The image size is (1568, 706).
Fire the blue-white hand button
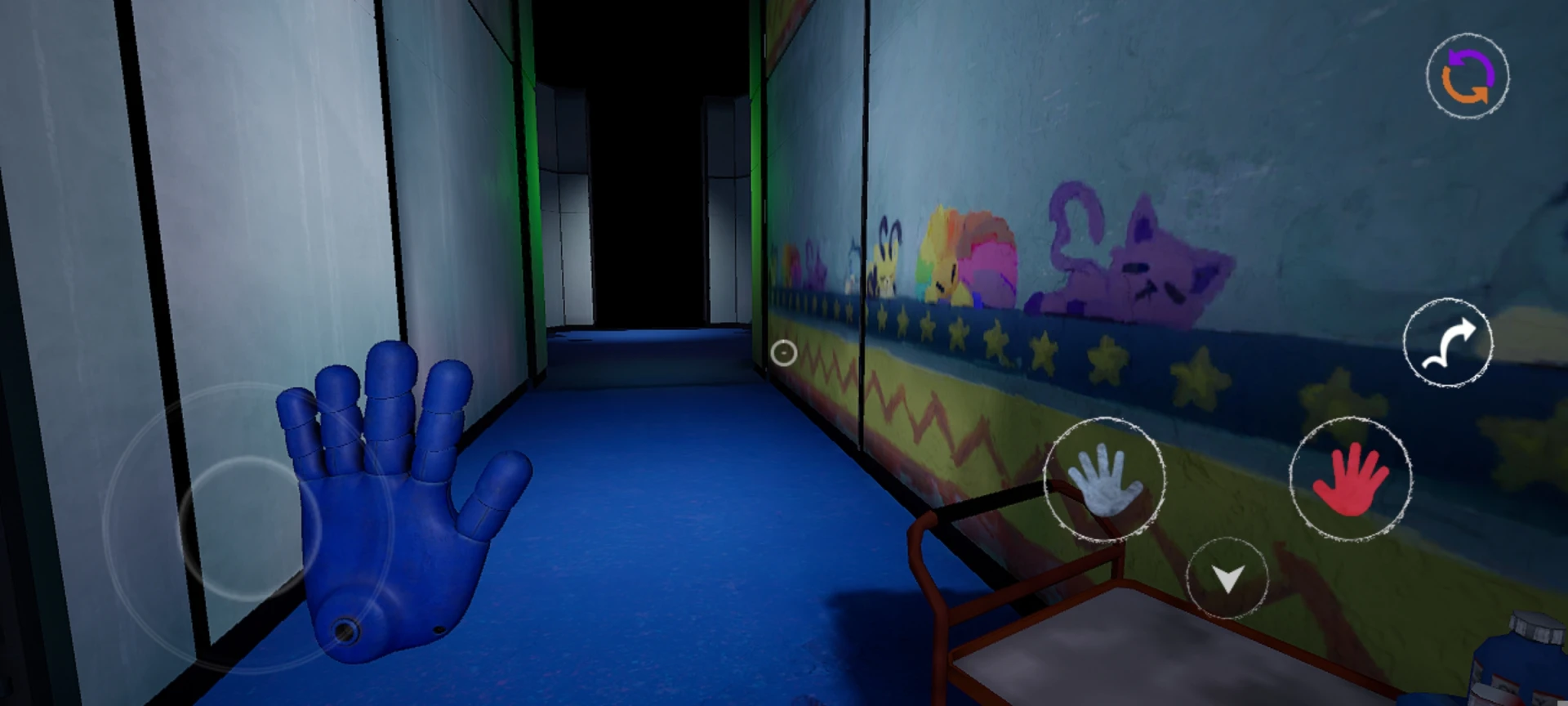pyautogui.click(x=1104, y=479)
